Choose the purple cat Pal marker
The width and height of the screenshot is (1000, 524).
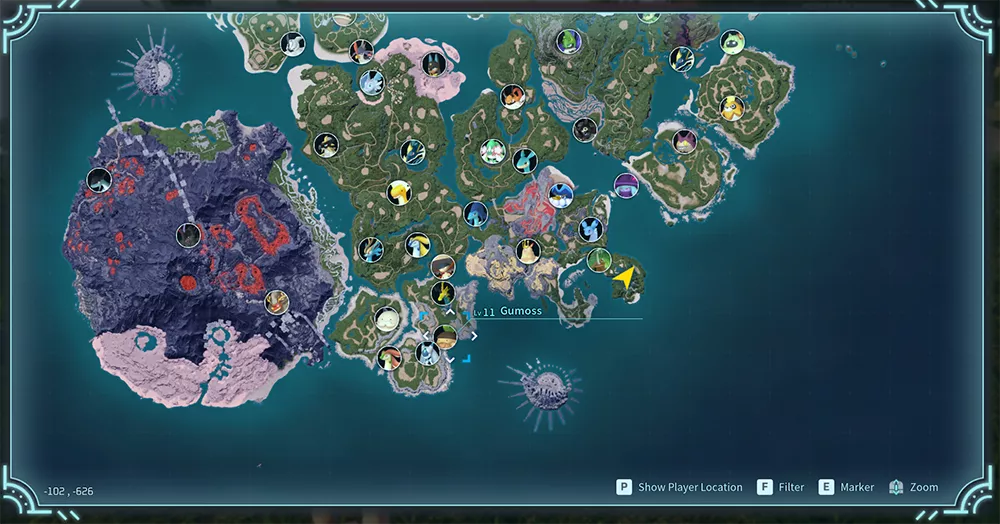(684, 142)
